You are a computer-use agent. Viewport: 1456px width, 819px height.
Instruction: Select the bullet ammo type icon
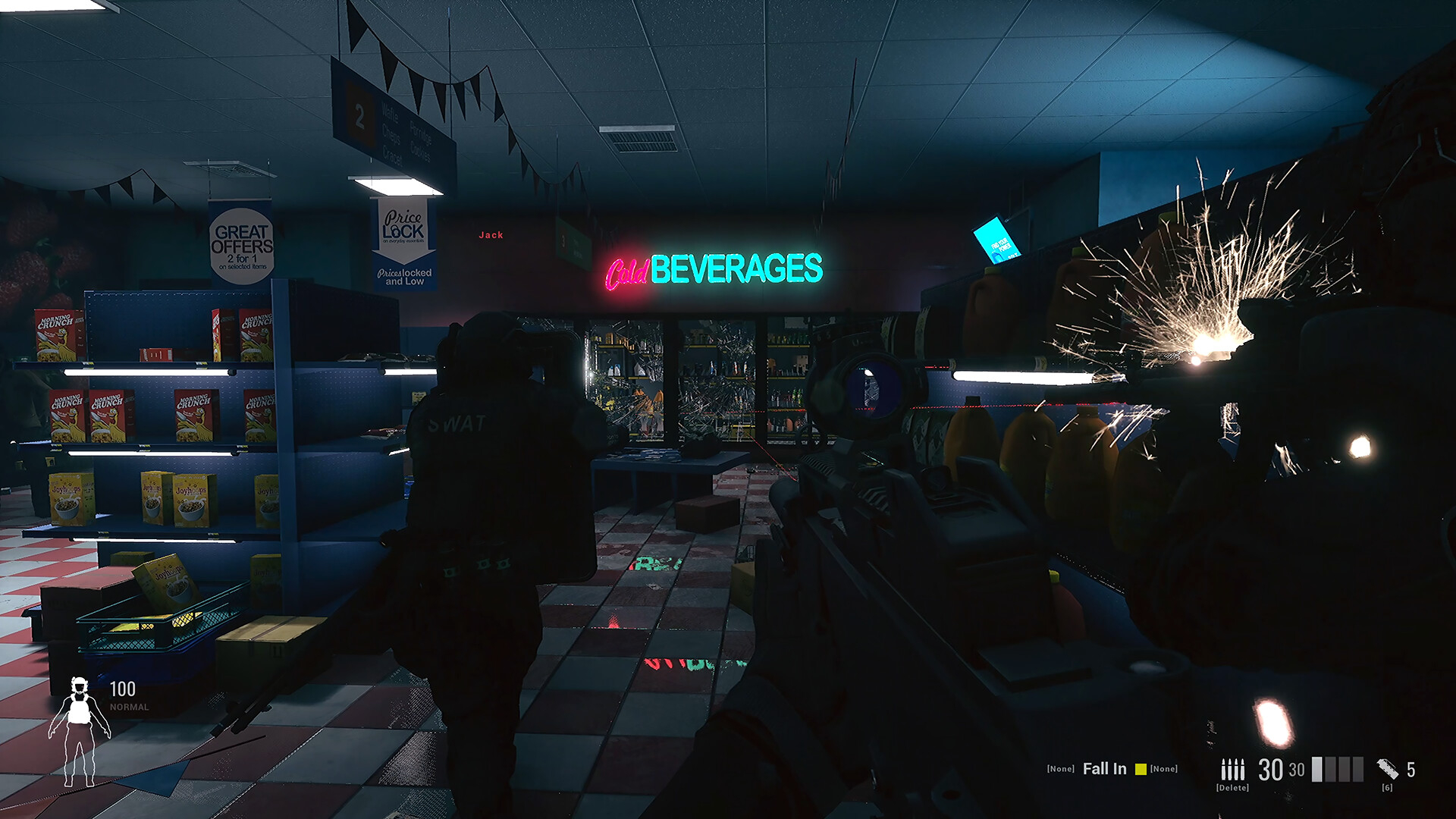click(1232, 770)
